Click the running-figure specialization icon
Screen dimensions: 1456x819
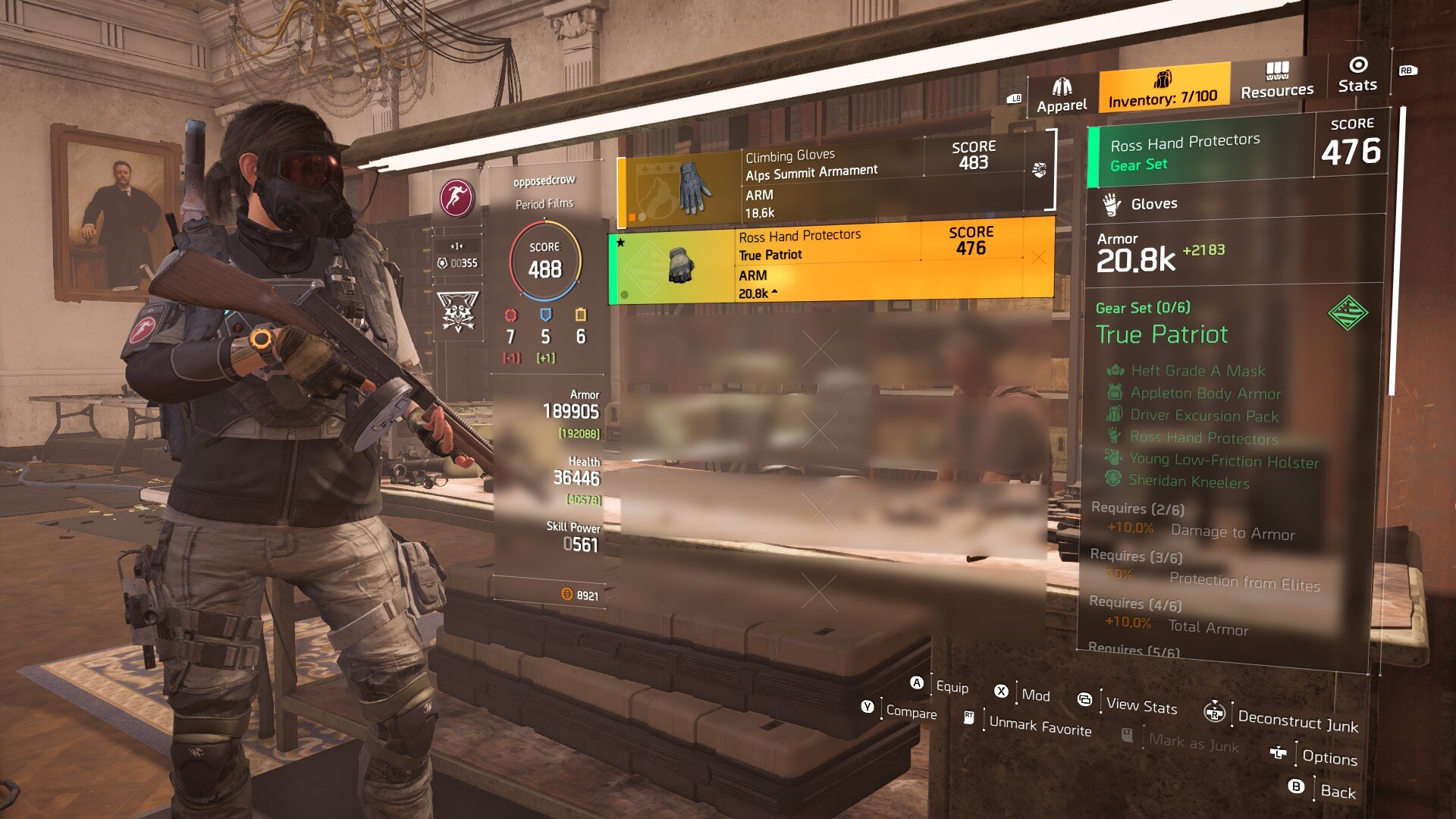[x=457, y=198]
